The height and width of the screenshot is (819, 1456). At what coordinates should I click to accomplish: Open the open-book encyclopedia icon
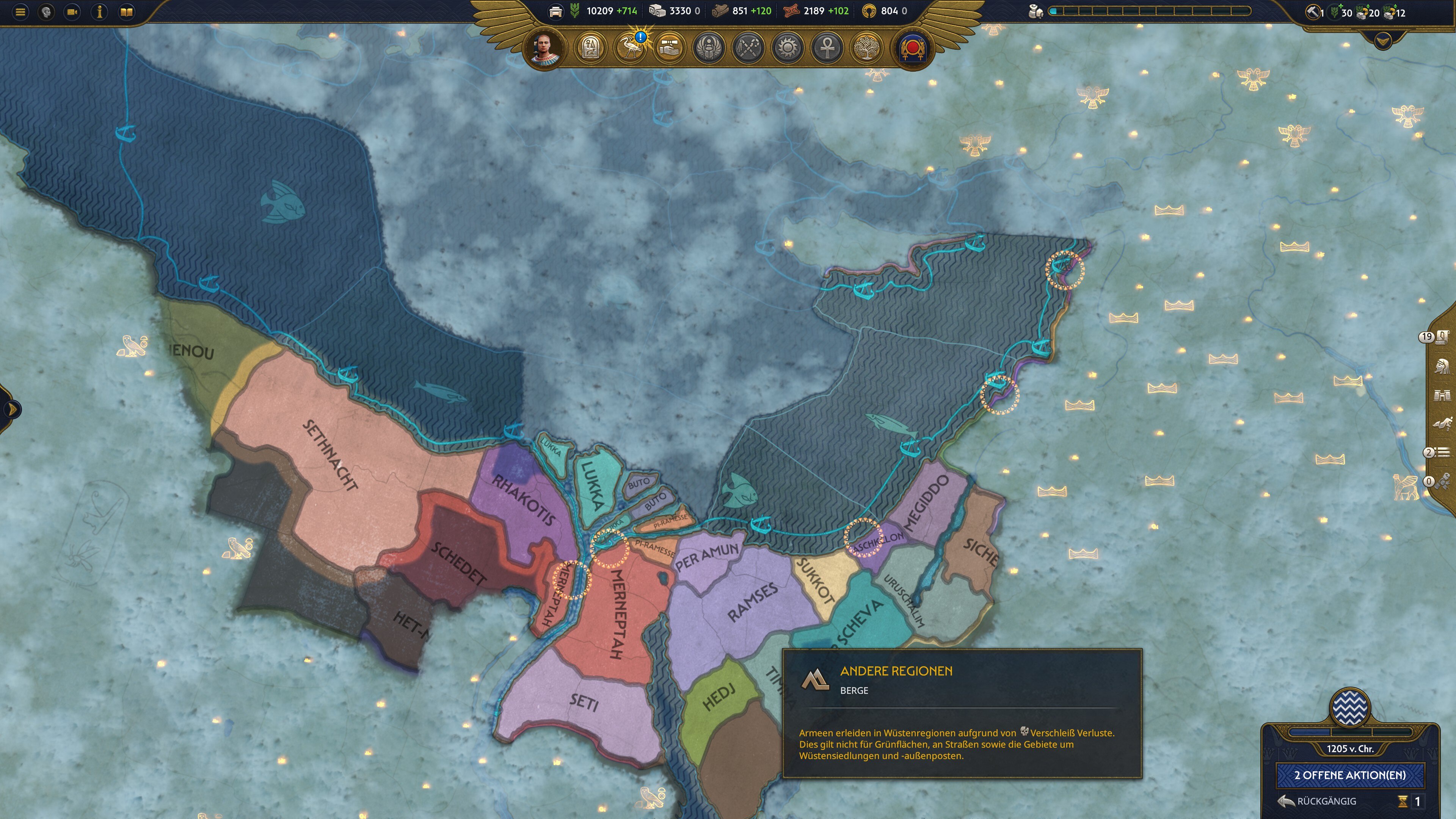(127, 12)
